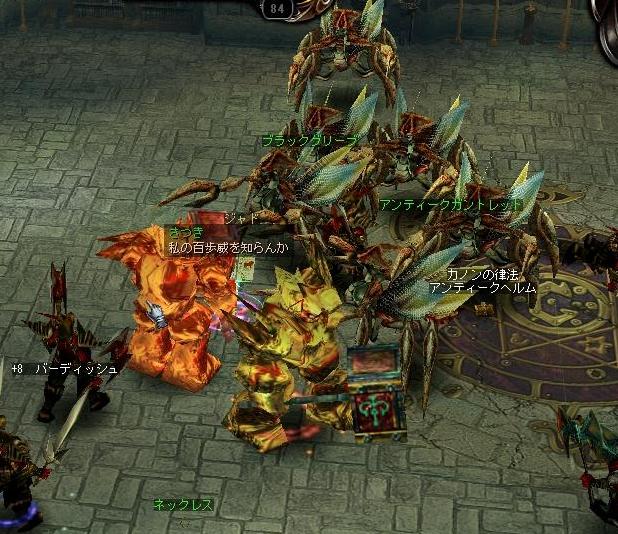Select the アンティークガントレット drop label
Image resolution: width=618 pixels, height=534 pixels.
tap(451, 204)
